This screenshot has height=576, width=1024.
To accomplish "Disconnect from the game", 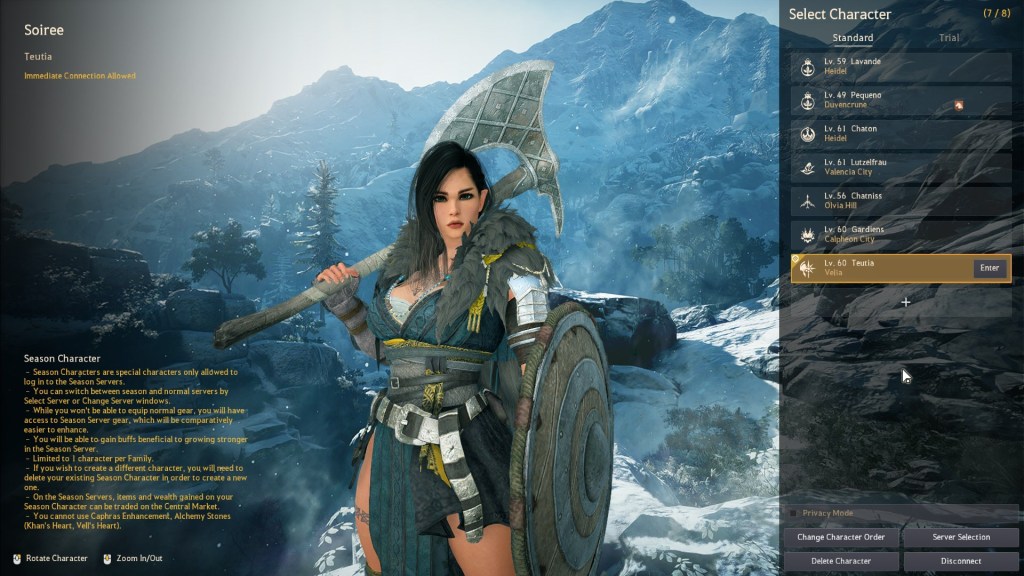I will click(x=960, y=561).
